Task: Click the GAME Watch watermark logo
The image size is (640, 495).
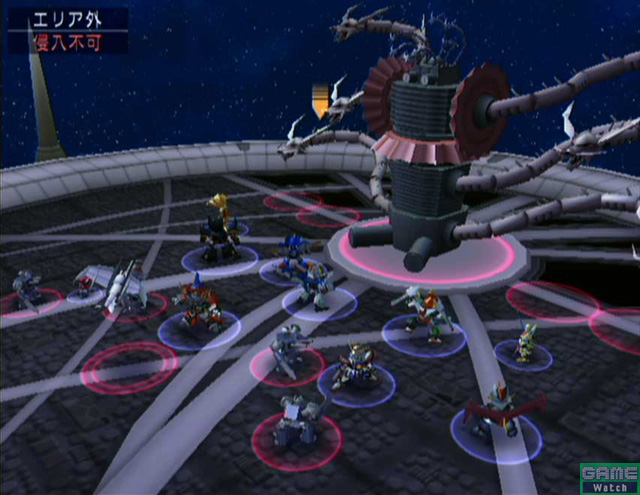Action: 608,476
